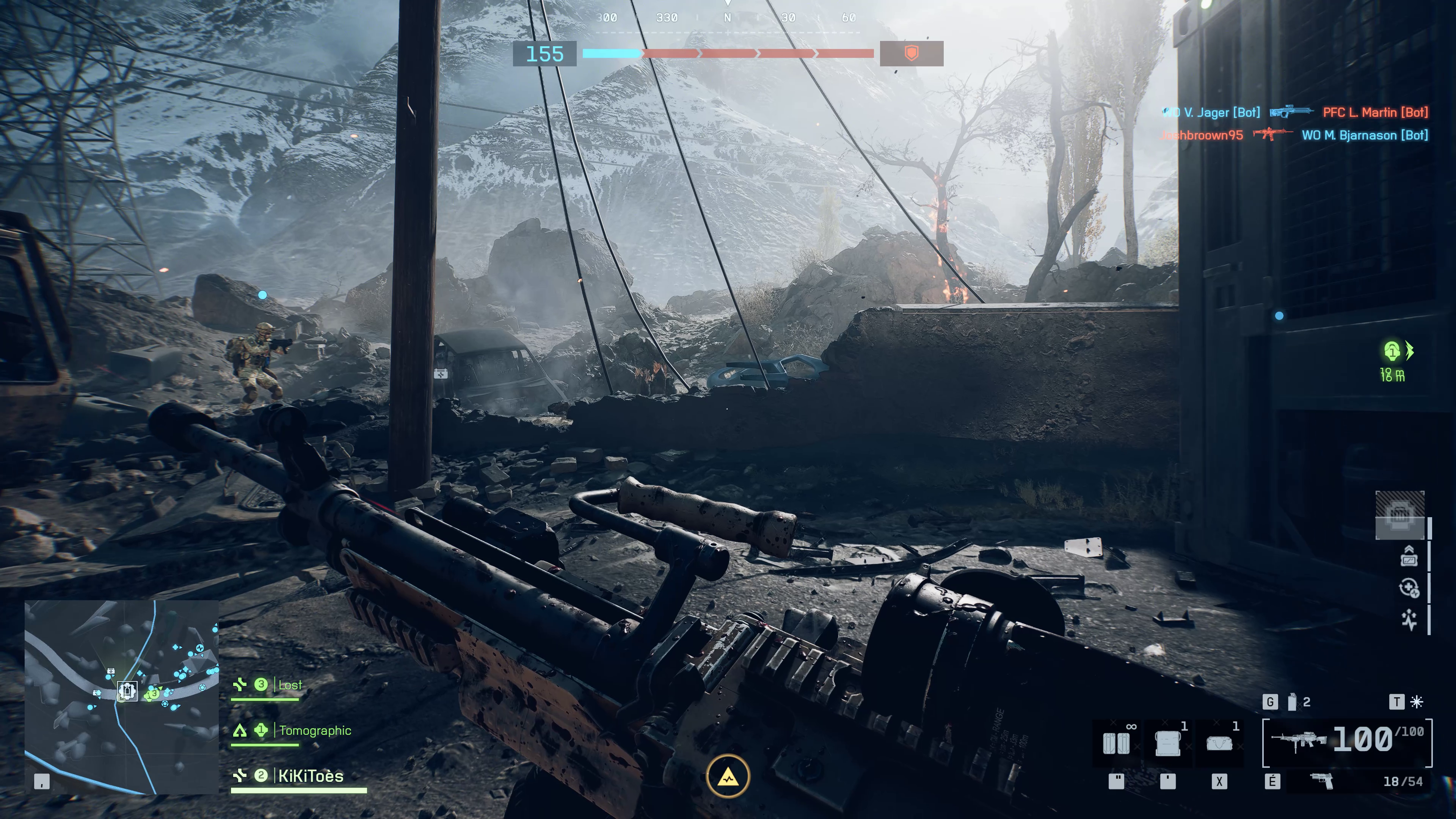Viewport: 1456px width, 819px height.
Task: Click the healing resupply cycle icon
Action: (1409, 588)
